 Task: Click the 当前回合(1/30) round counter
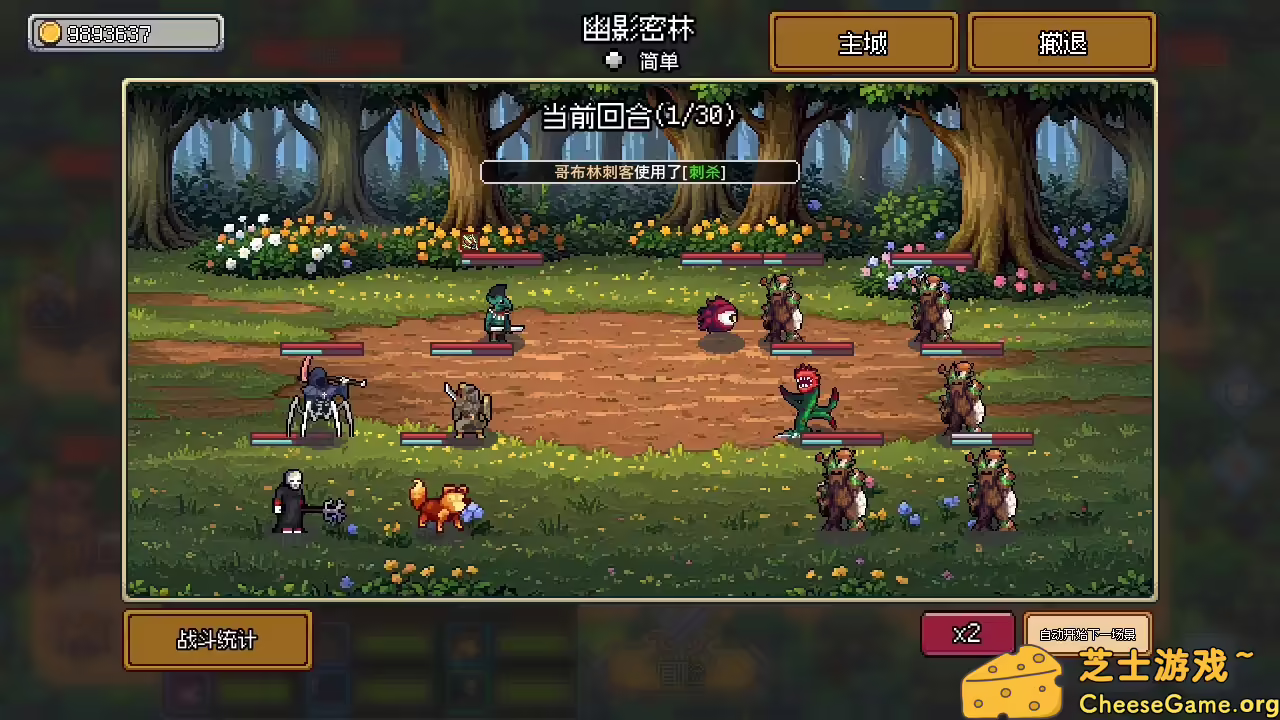click(x=639, y=115)
